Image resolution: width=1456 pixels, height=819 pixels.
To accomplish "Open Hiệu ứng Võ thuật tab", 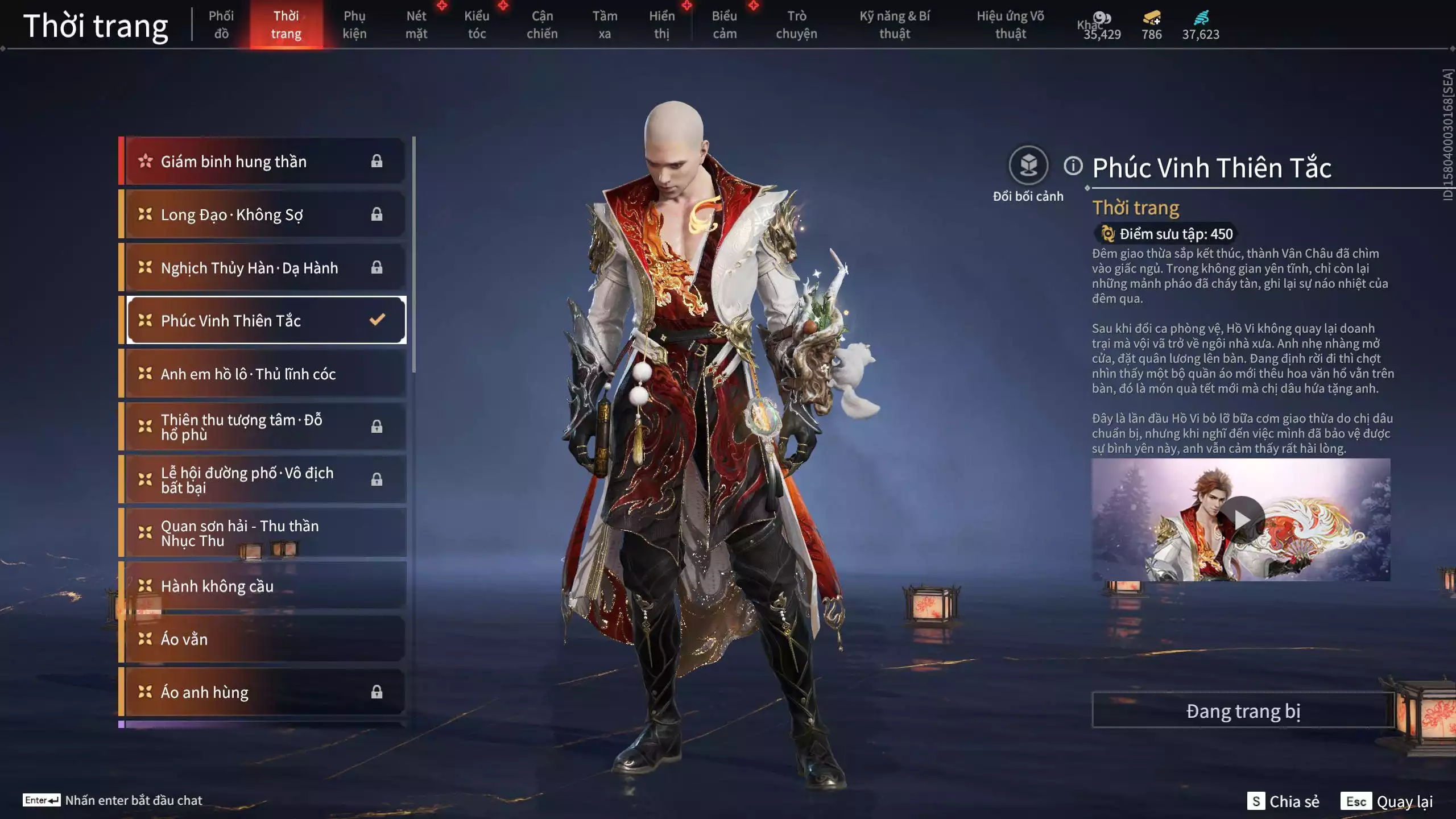I will click(x=1010, y=25).
